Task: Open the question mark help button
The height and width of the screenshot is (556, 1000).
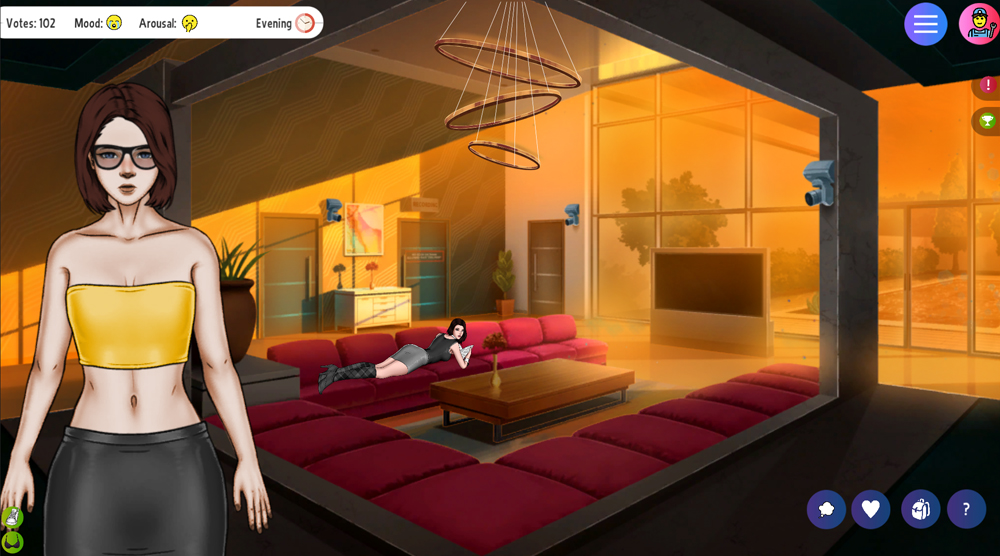Action: click(x=966, y=509)
